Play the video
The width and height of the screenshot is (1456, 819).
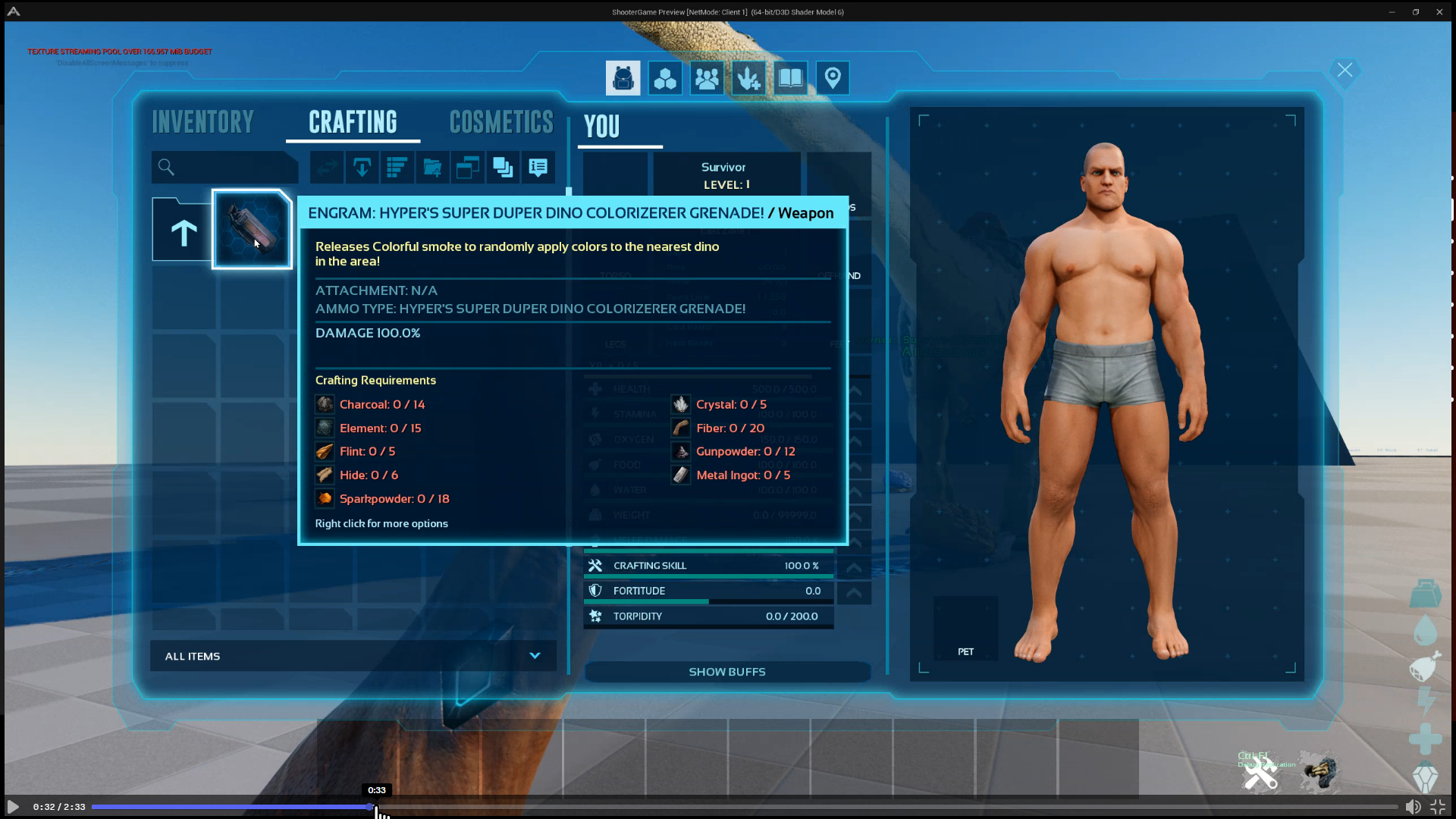13,807
